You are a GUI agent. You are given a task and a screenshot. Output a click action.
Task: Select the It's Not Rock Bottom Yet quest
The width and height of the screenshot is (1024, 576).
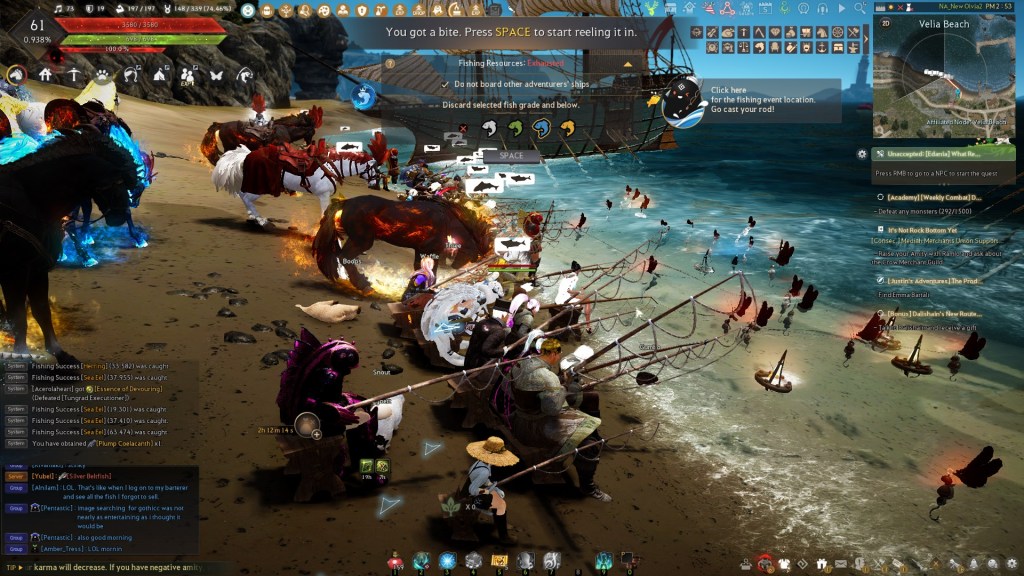tap(929, 229)
